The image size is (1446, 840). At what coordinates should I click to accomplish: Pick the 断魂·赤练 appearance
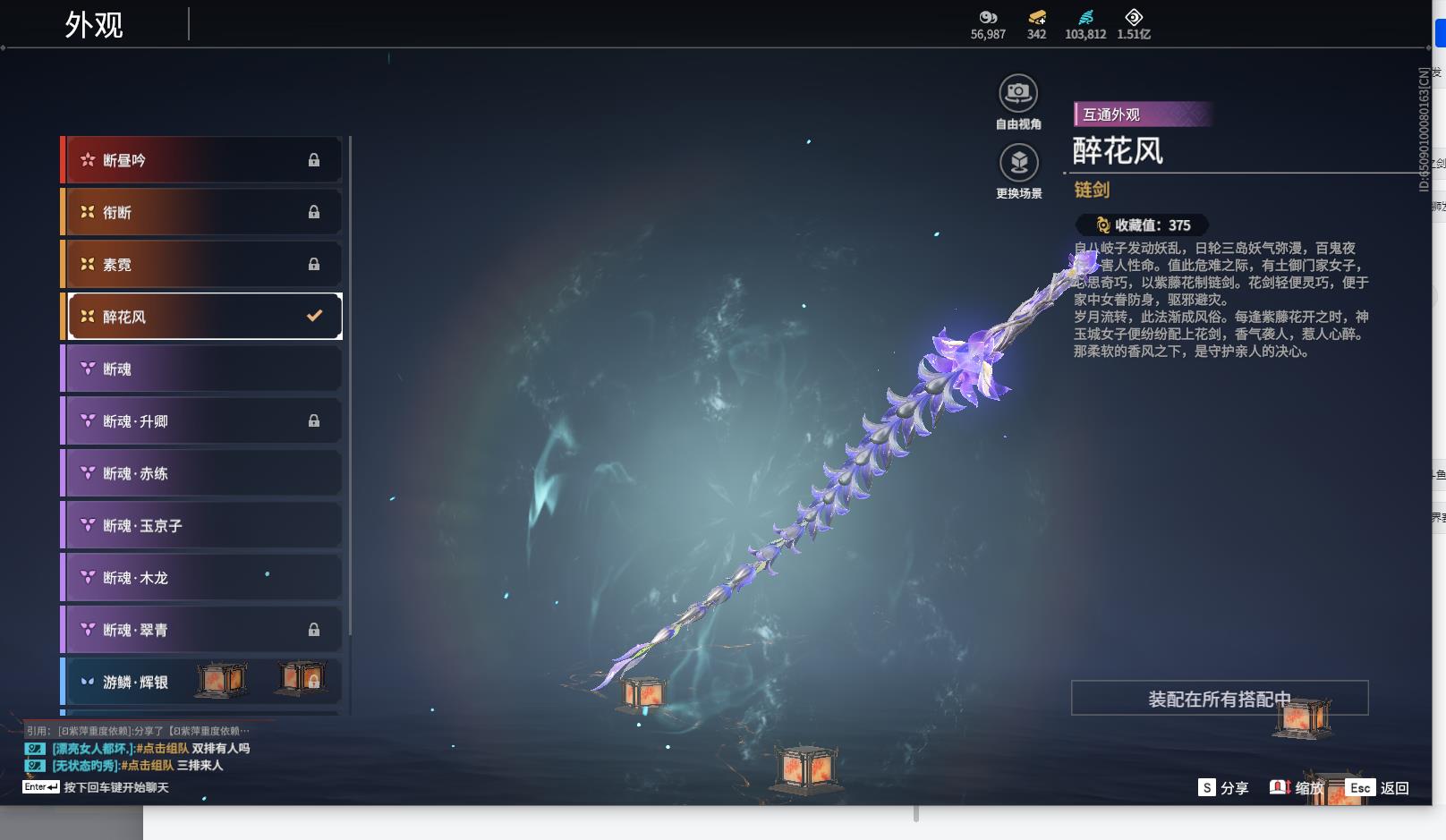(x=203, y=473)
